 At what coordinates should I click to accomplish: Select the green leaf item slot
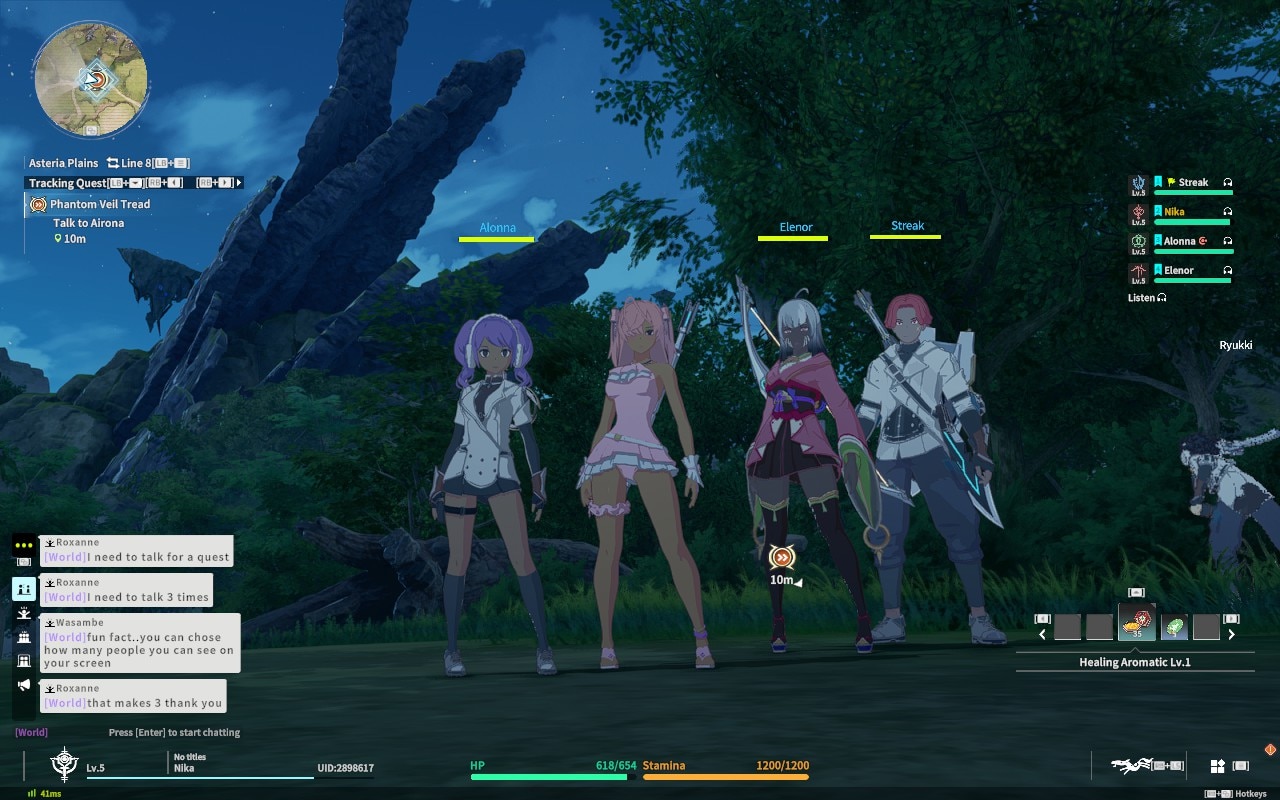(1174, 627)
